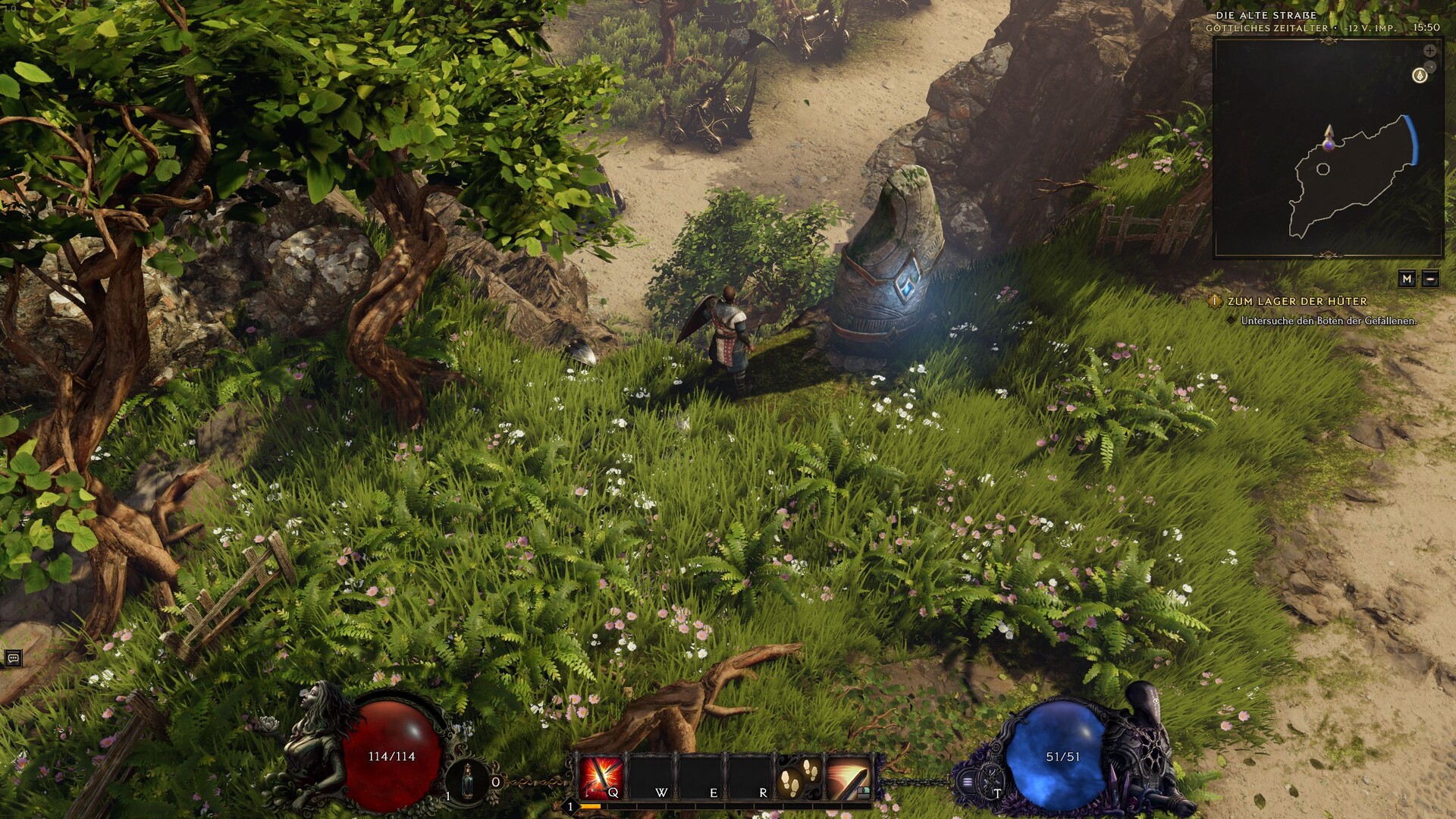The width and height of the screenshot is (1456, 819).
Task: Select the quest "Zum Lager der Hüter"
Action: 1297,301
